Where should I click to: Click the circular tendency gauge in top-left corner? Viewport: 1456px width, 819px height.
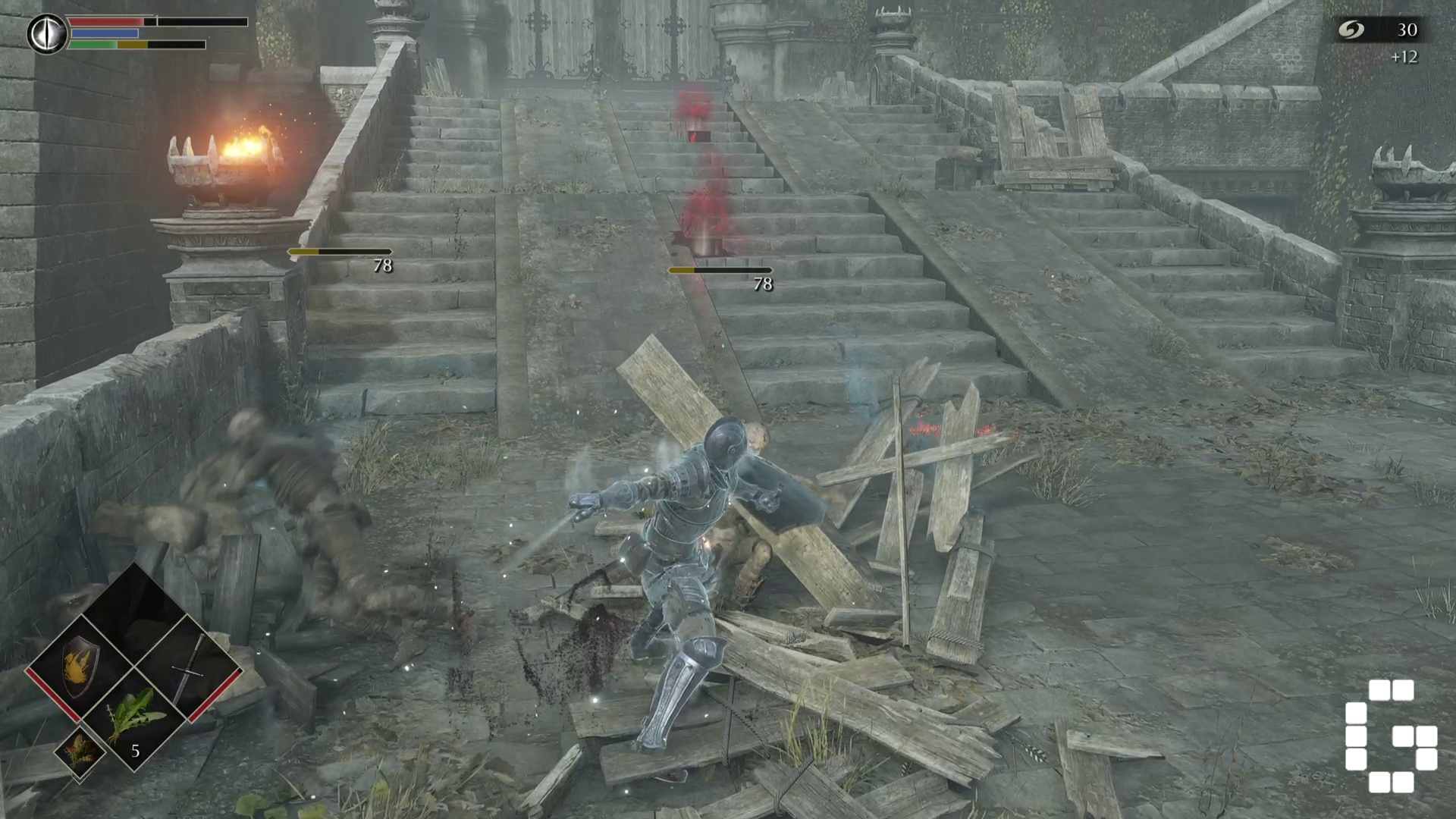[47, 33]
